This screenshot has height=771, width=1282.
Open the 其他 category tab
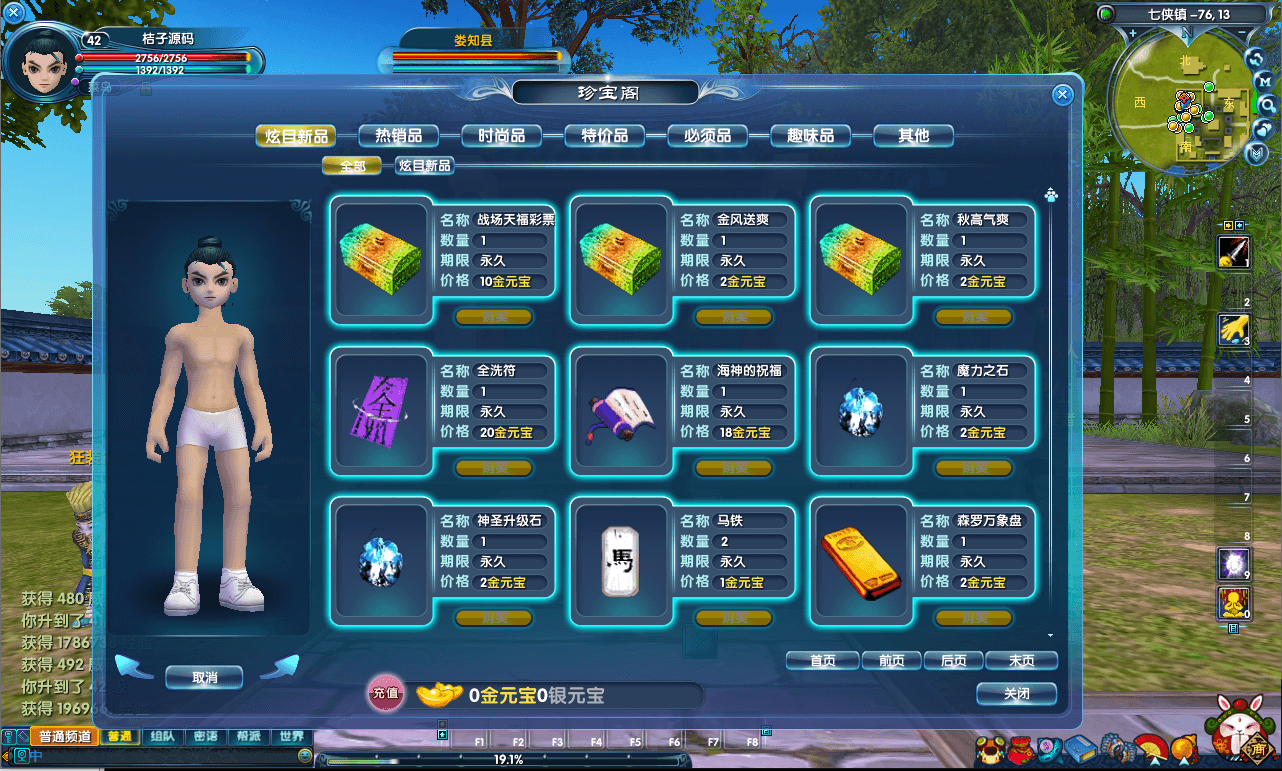[x=913, y=136]
